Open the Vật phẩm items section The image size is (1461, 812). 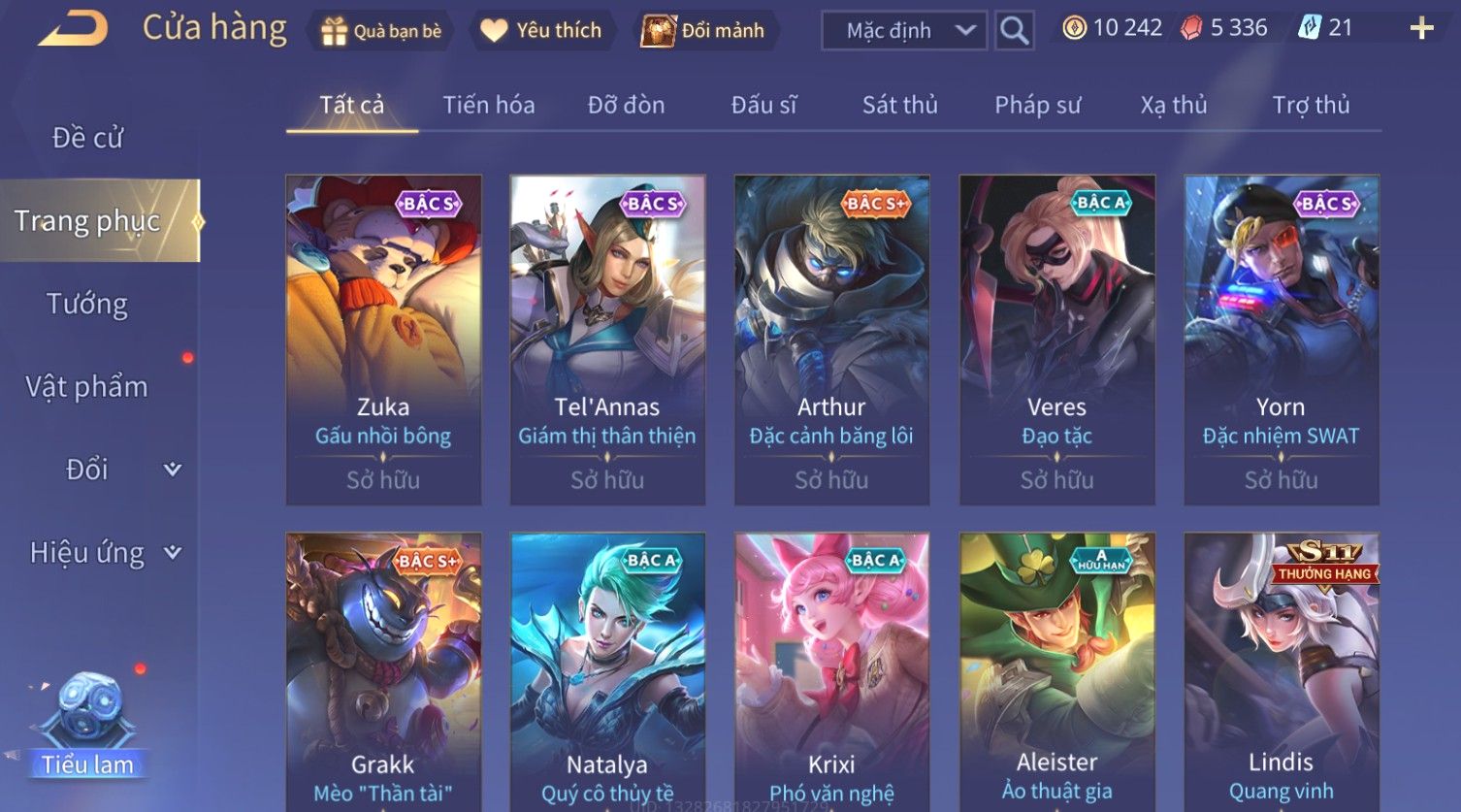[87, 387]
